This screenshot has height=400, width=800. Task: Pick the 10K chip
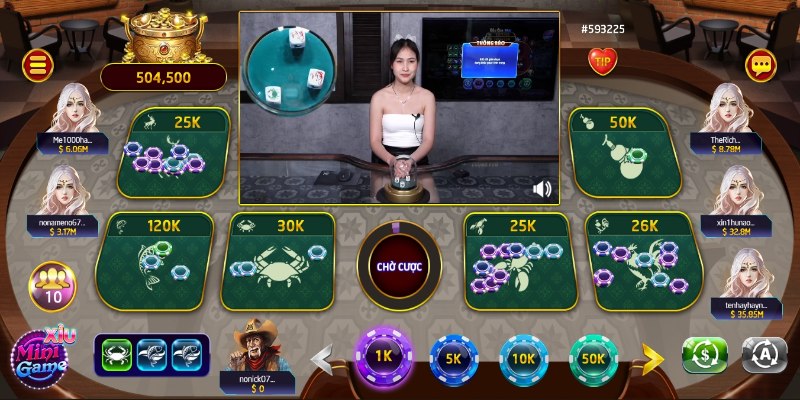coord(523,357)
